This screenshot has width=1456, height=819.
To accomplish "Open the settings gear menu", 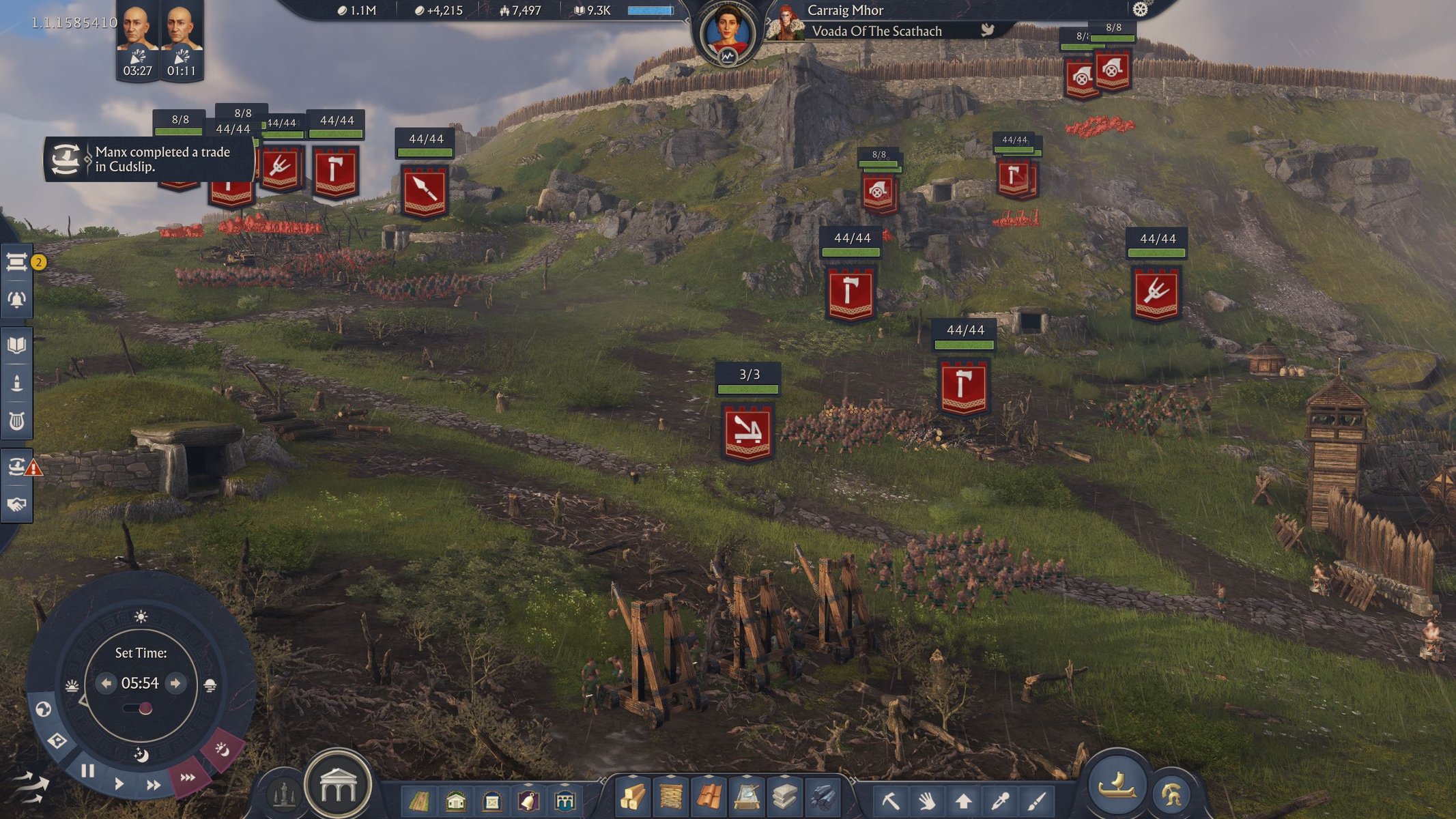I will coord(1140,10).
